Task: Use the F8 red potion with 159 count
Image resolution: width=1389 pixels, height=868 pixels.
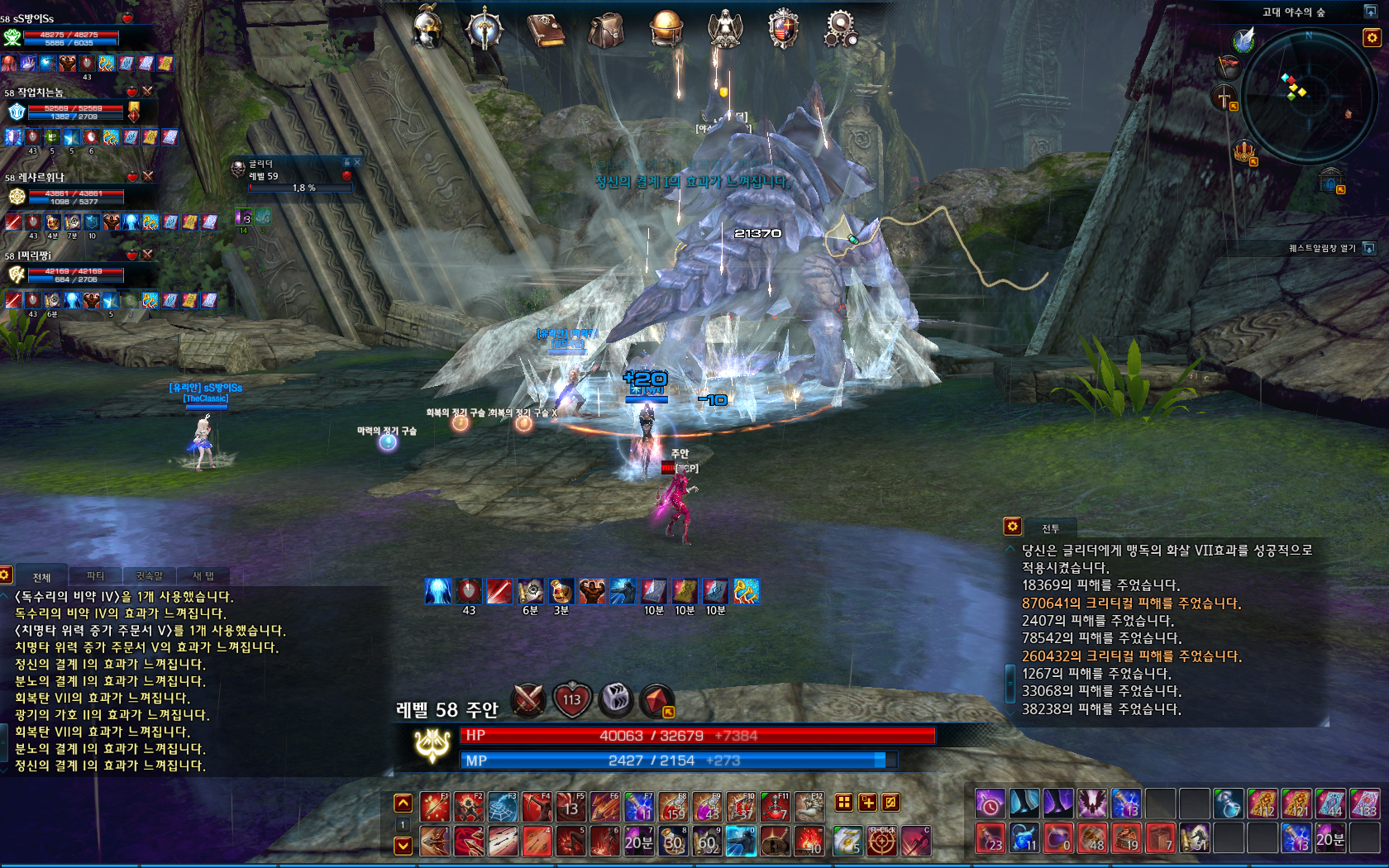Action: pos(673,806)
